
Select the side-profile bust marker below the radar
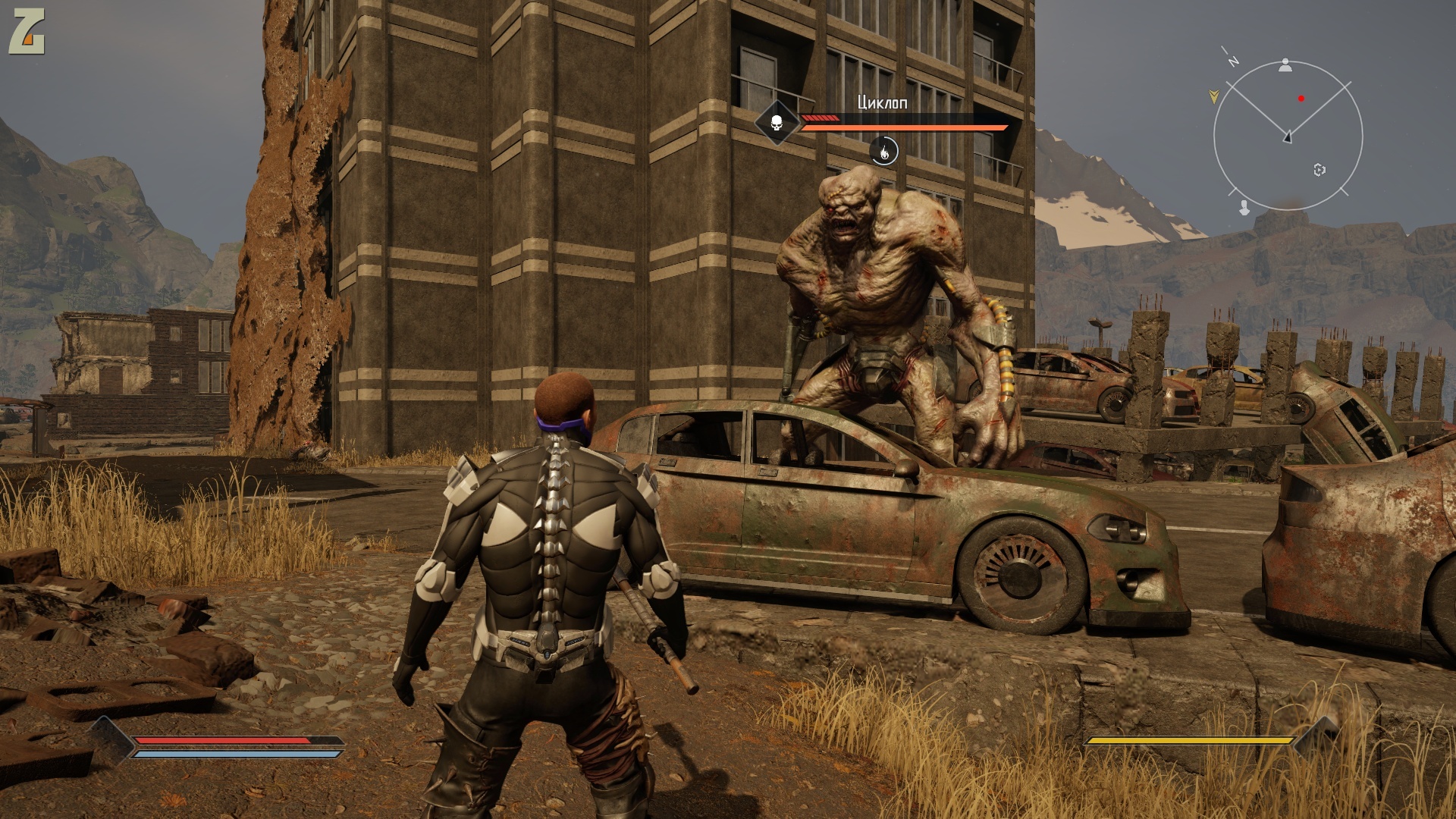1244,206
